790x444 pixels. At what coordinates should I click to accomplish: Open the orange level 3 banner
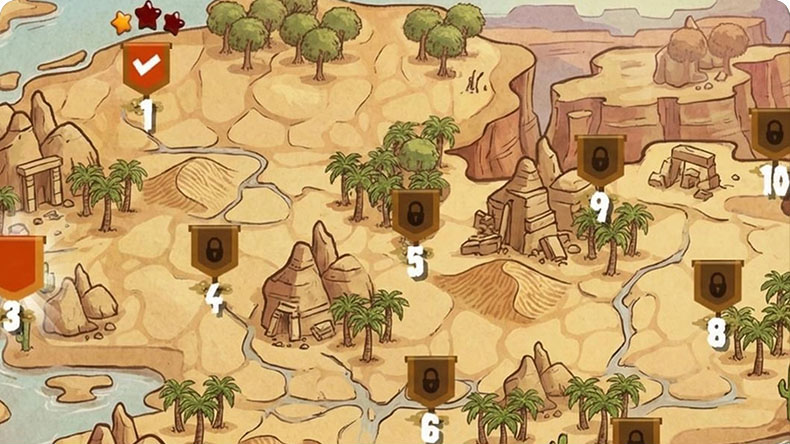(19, 264)
